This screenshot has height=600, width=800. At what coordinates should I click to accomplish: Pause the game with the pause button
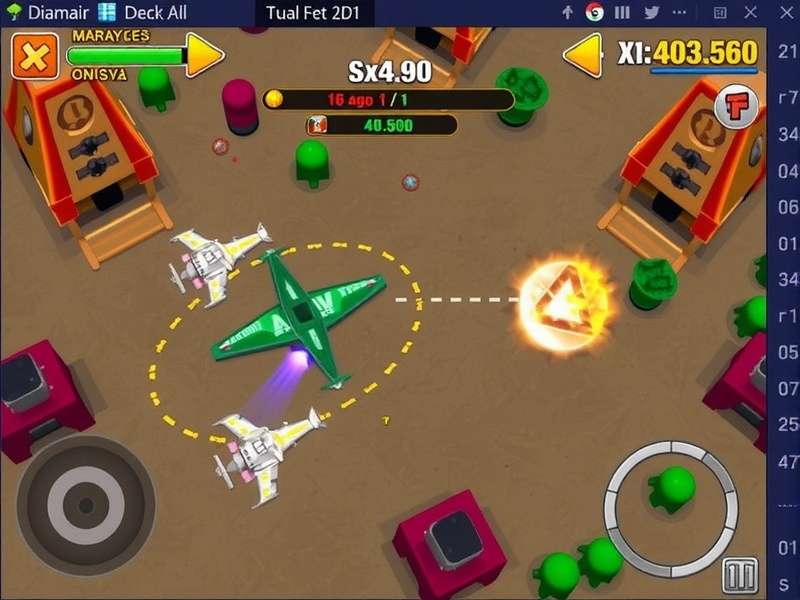click(x=741, y=577)
